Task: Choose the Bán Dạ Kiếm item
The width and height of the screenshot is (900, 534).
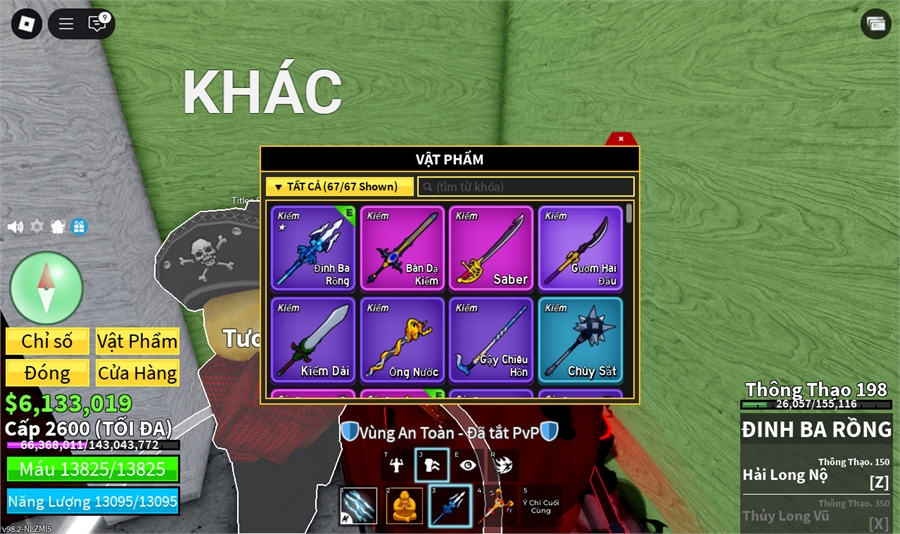Action: [402, 248]
